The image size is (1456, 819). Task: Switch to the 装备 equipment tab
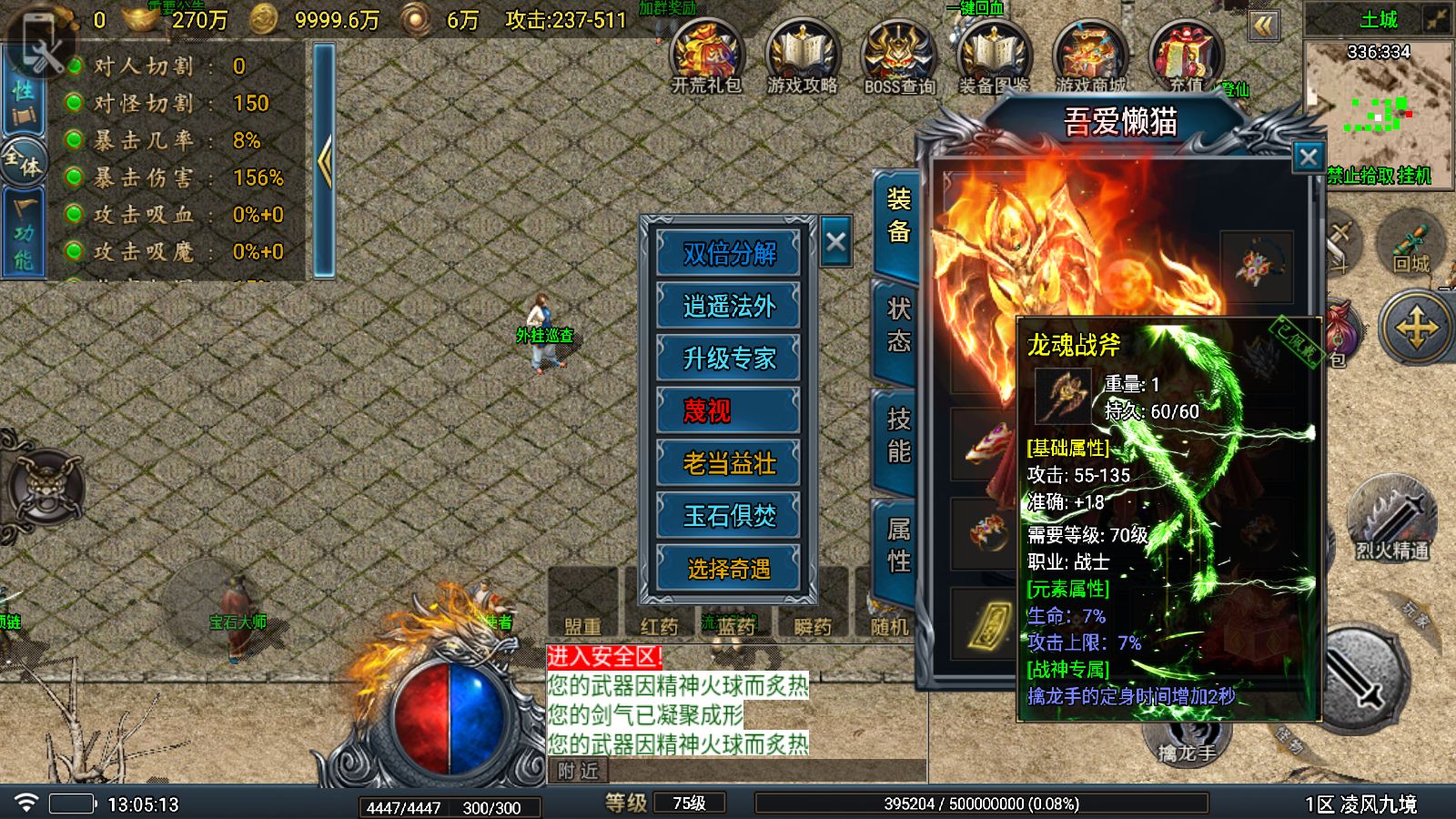[898, 217]
